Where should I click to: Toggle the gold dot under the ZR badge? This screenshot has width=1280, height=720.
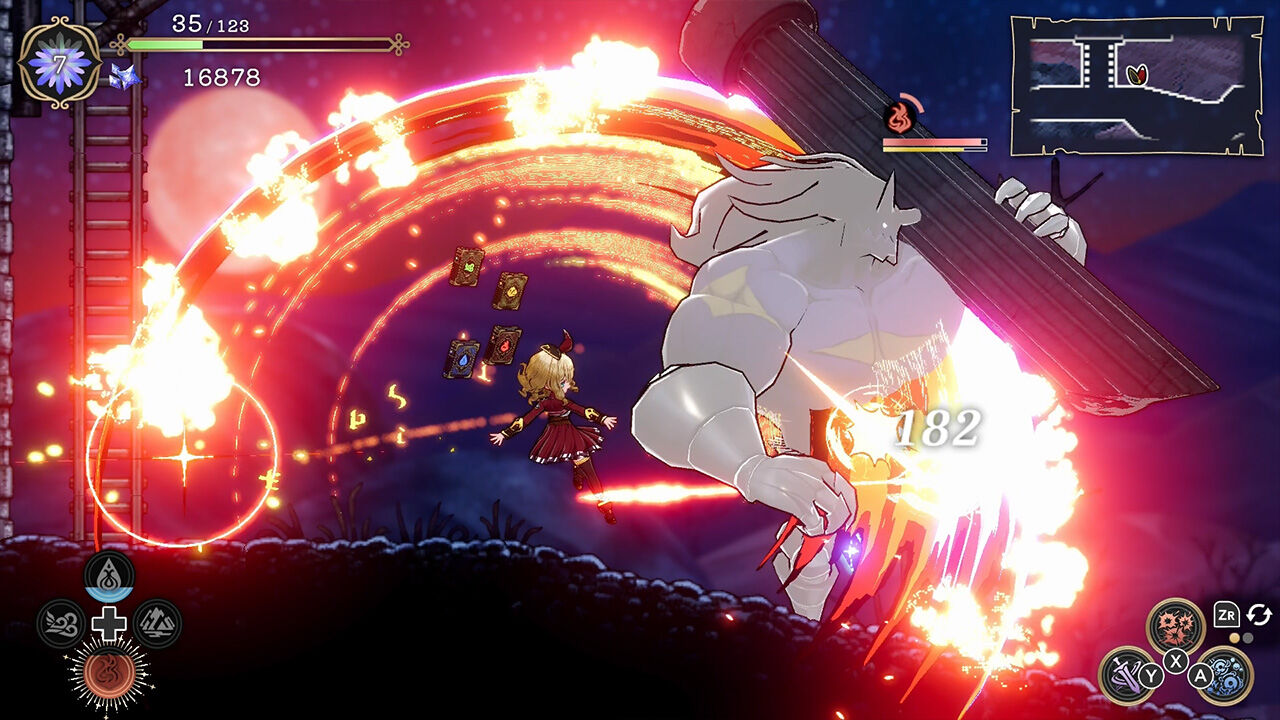click(x=1234, y=638)
